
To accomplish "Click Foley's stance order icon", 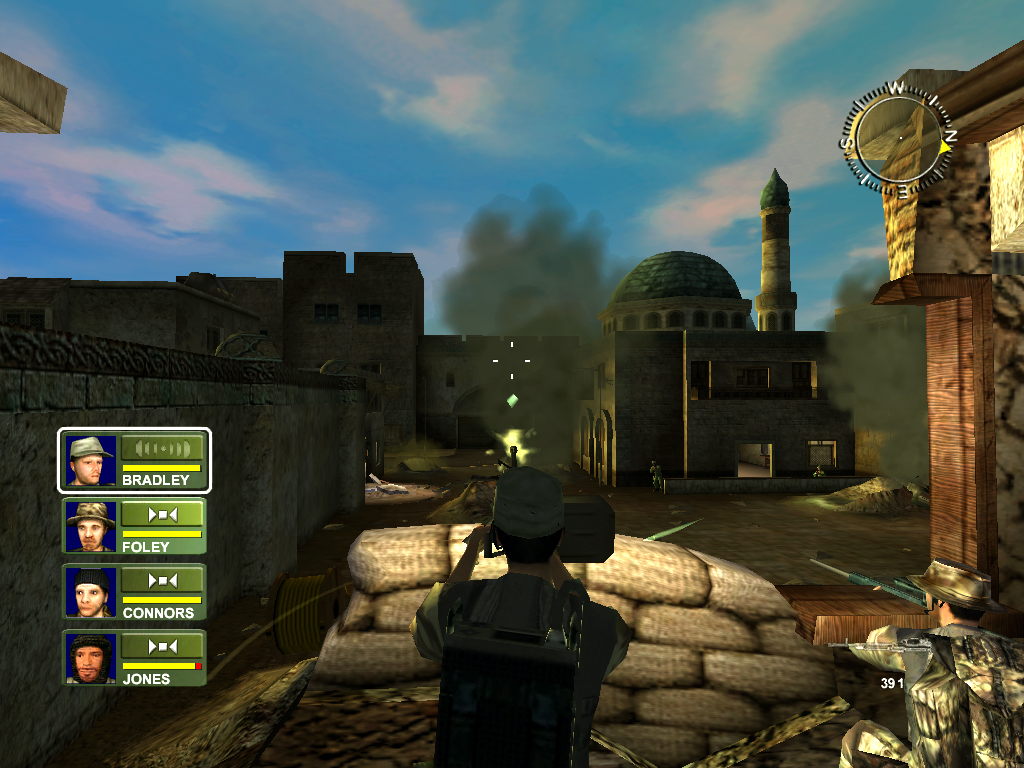I will [x=161, y=514].
